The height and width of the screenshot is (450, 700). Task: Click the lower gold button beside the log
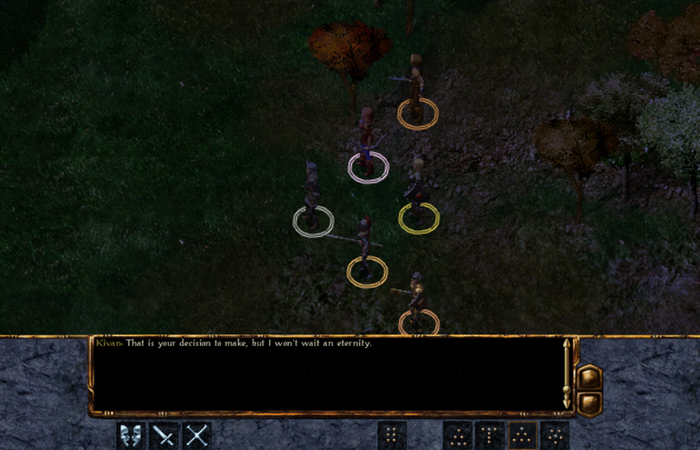point(589,402)
